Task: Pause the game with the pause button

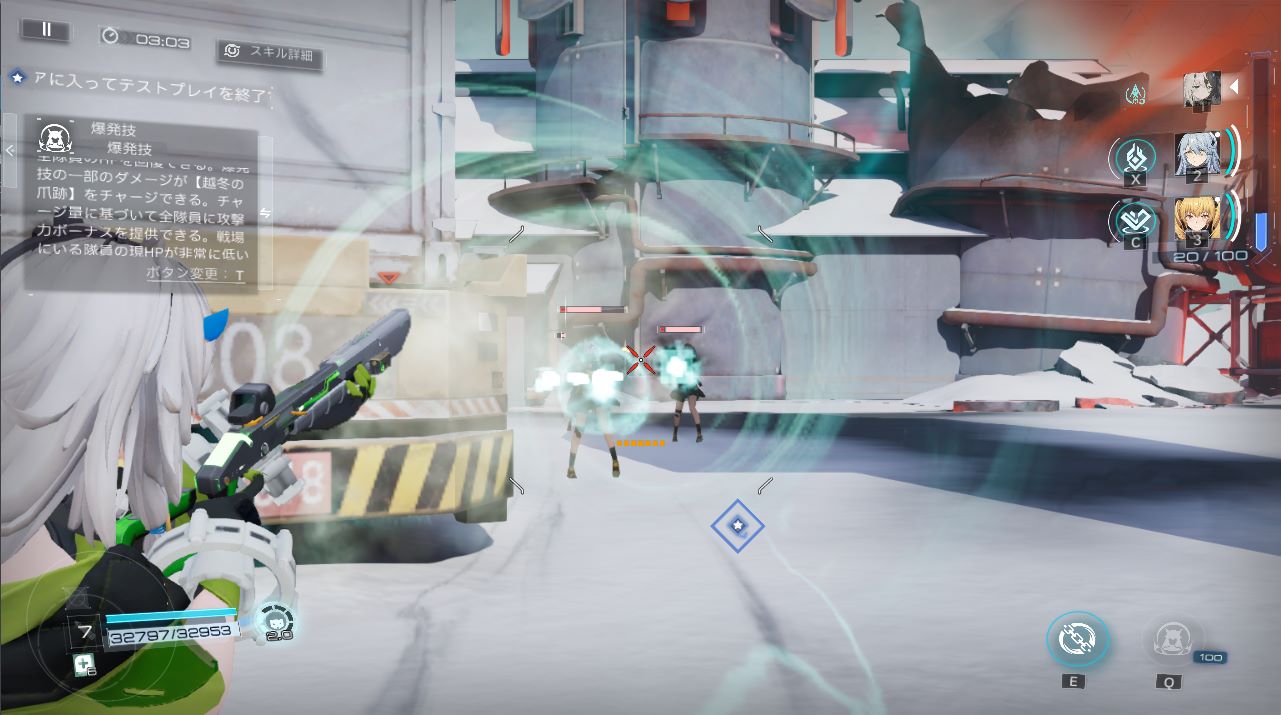Action: [x=46, y=30]
